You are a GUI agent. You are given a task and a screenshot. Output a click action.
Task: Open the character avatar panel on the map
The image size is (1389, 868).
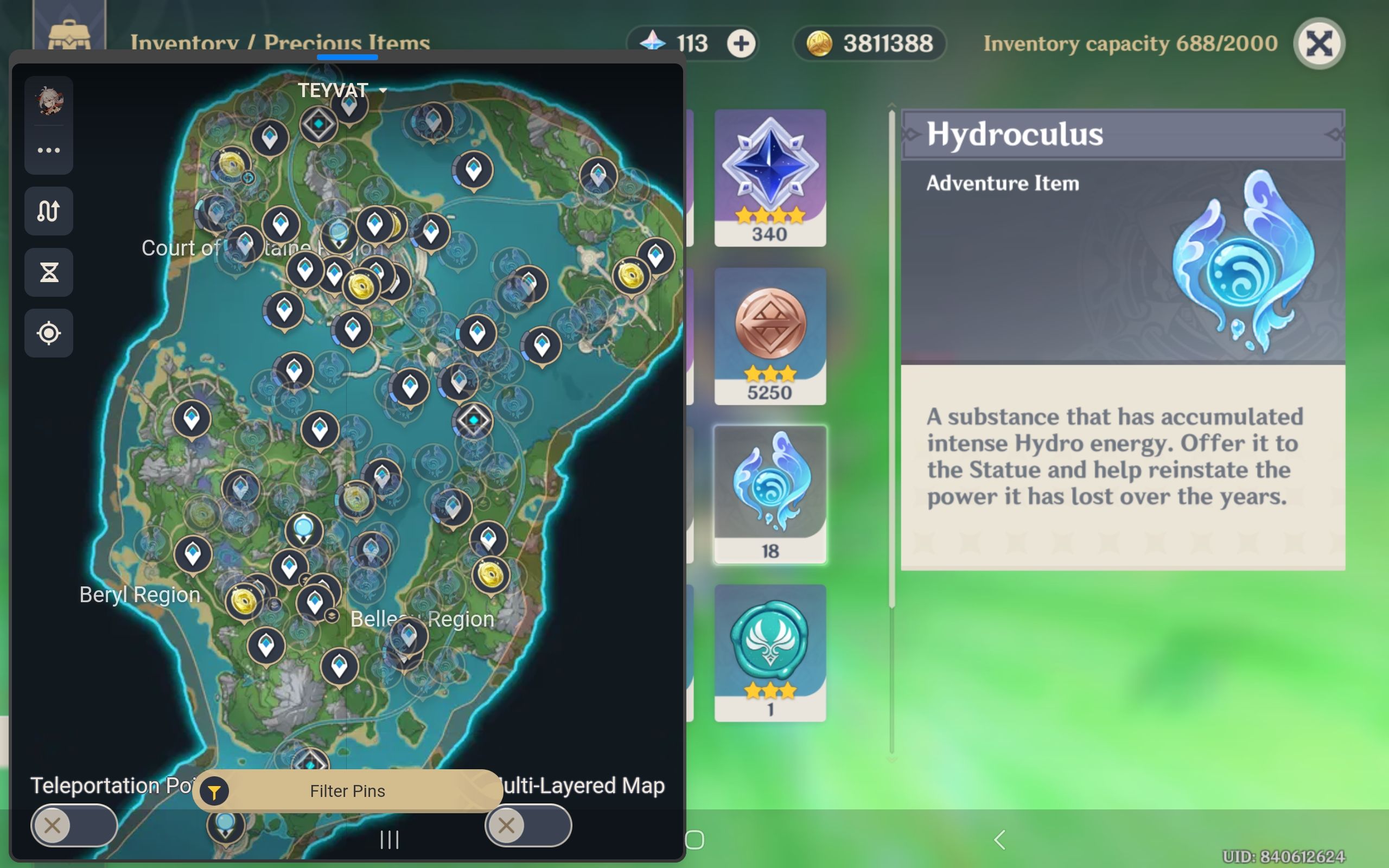(49, 101)
